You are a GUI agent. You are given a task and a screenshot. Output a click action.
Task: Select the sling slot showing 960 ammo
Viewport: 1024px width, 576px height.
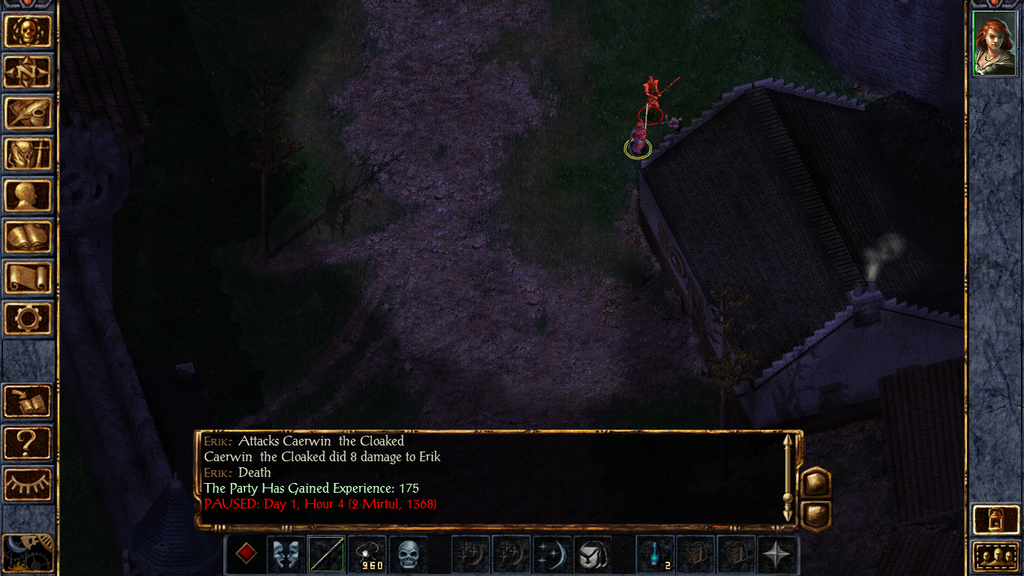tap(367, 554)
